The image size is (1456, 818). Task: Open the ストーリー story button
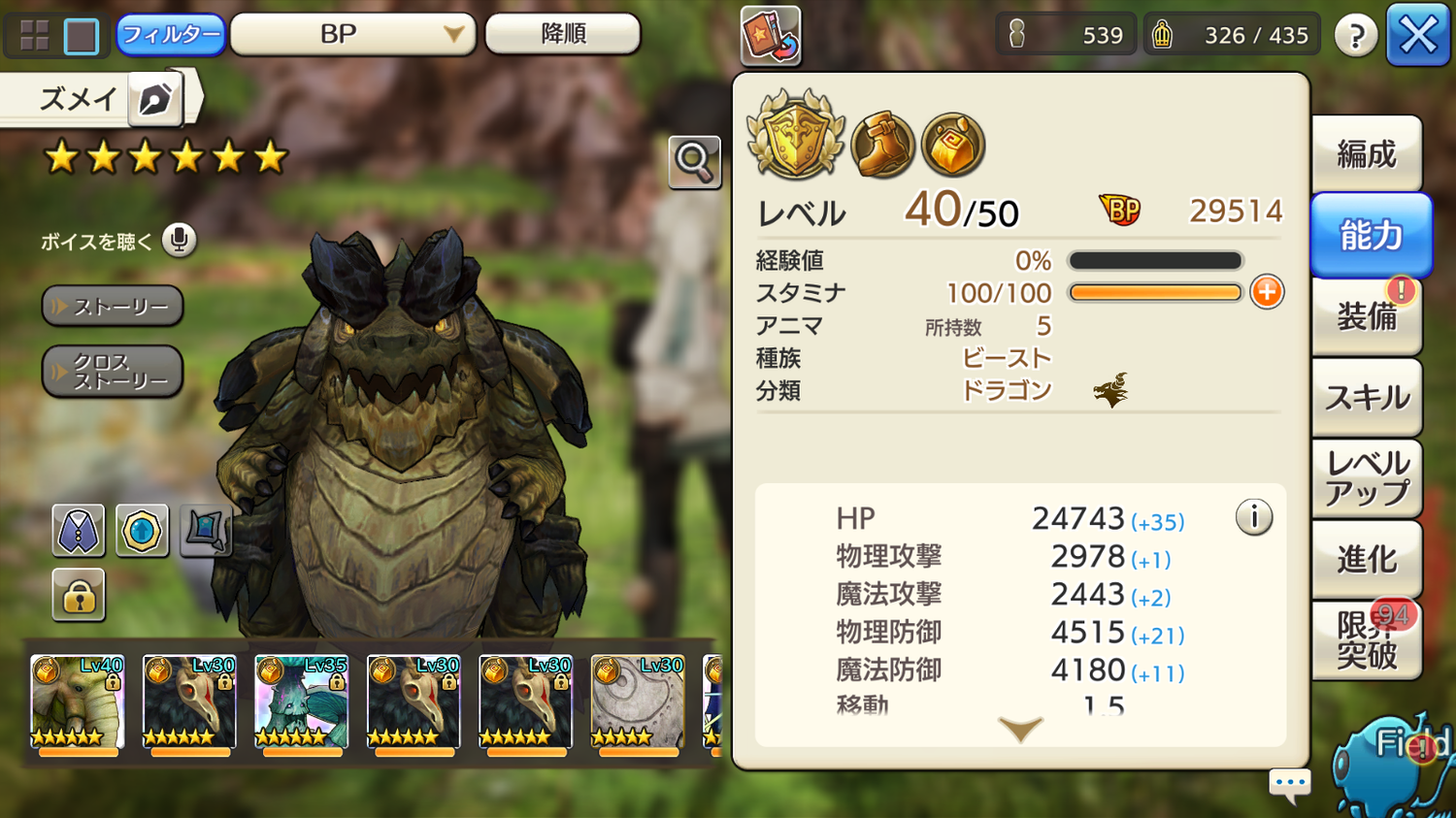tap(113, 307)
